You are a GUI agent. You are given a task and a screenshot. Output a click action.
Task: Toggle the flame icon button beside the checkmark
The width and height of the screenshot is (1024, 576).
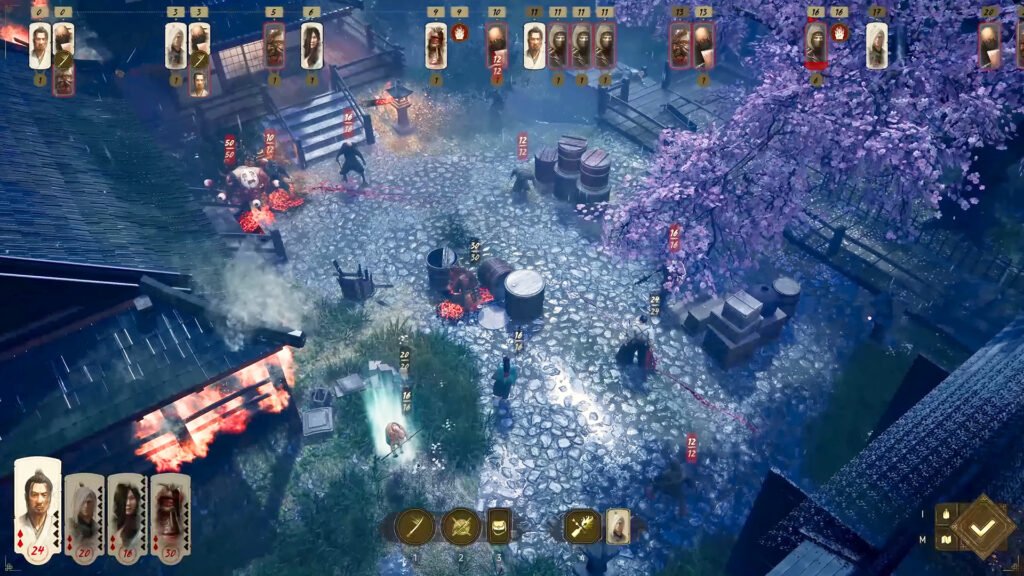pyautogui.click(x=945, y=514)
